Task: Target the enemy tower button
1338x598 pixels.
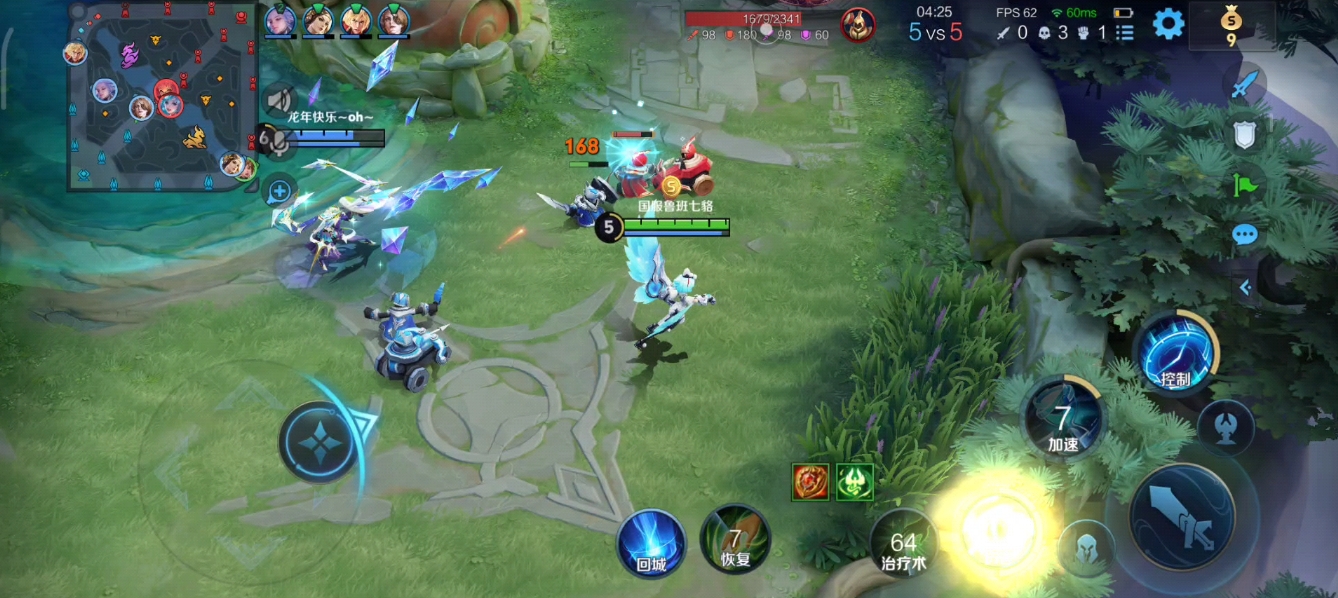Action: 1225,427
